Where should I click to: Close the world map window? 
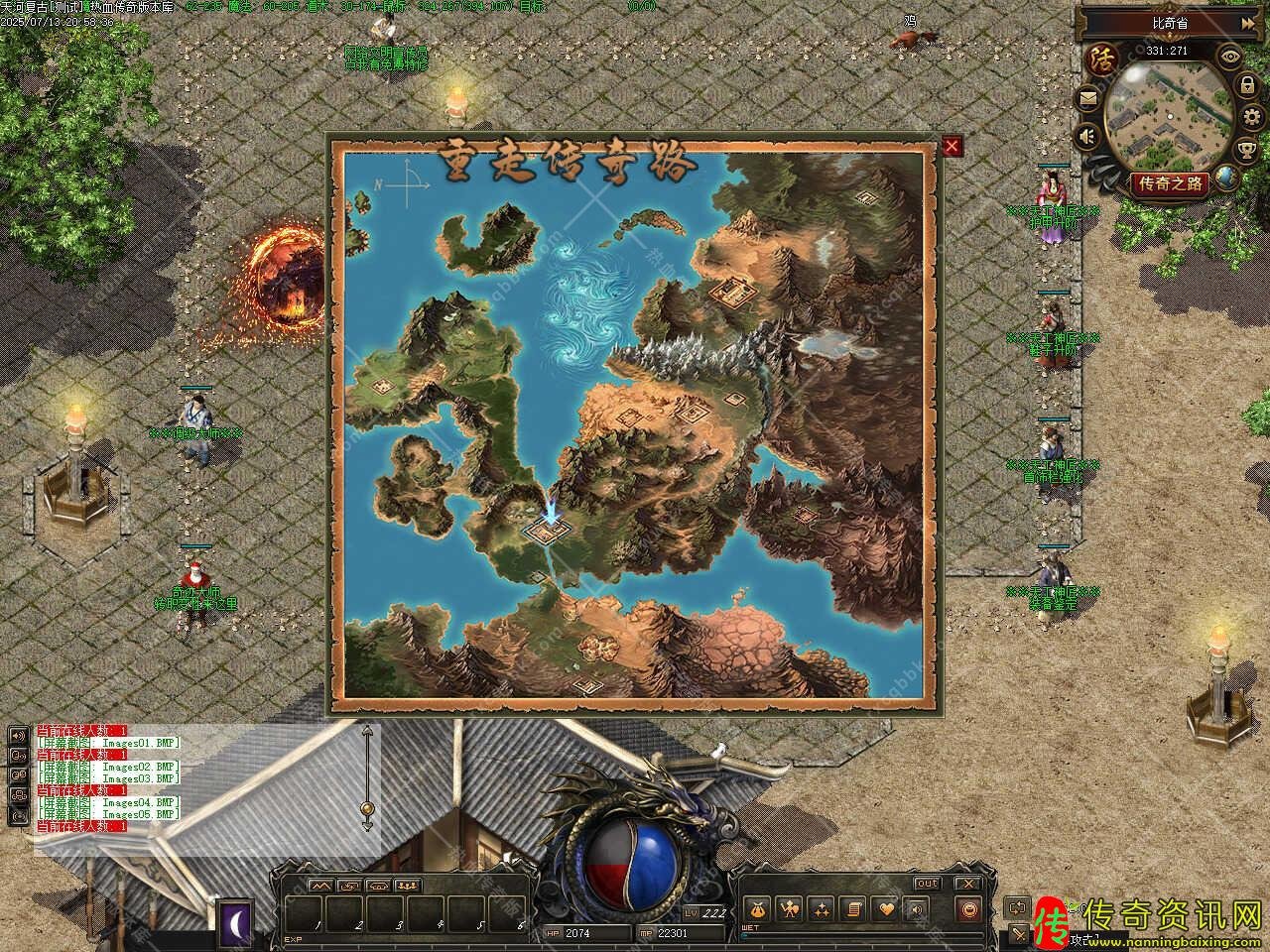pos(952,147)
